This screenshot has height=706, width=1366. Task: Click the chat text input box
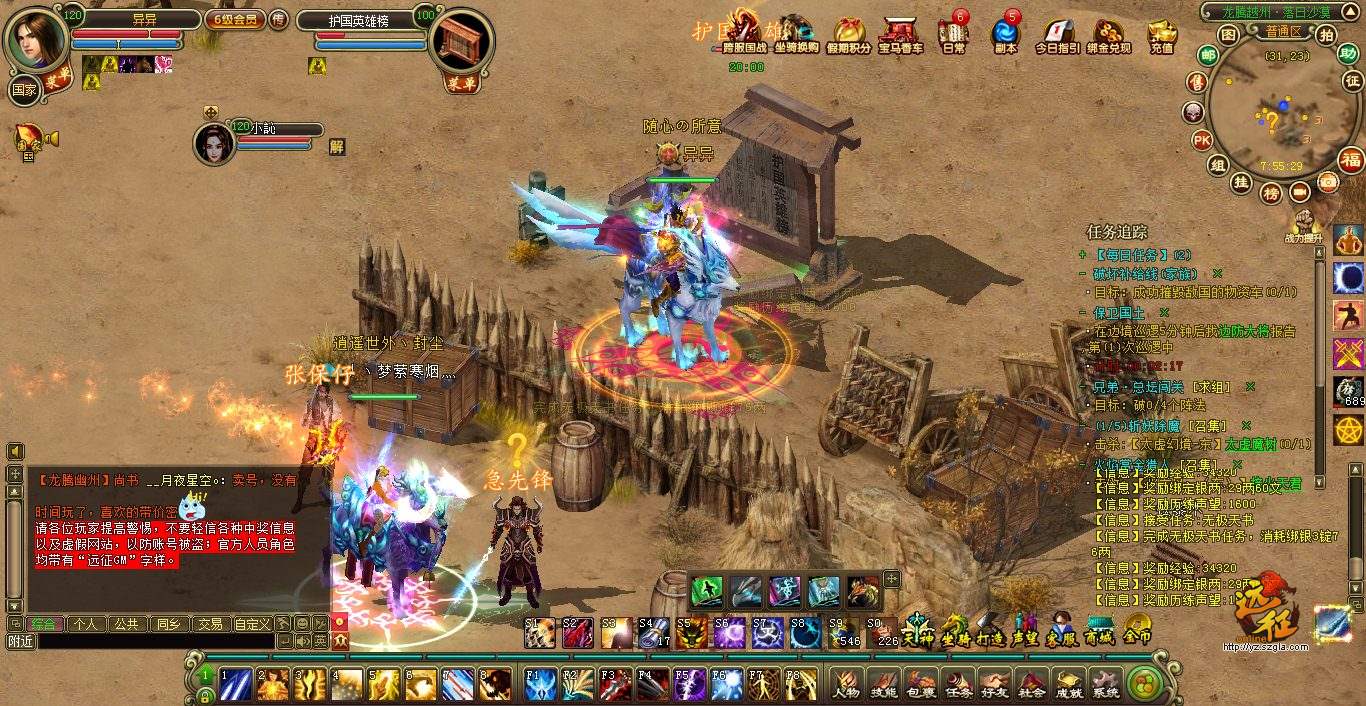[x=155, y=641]
